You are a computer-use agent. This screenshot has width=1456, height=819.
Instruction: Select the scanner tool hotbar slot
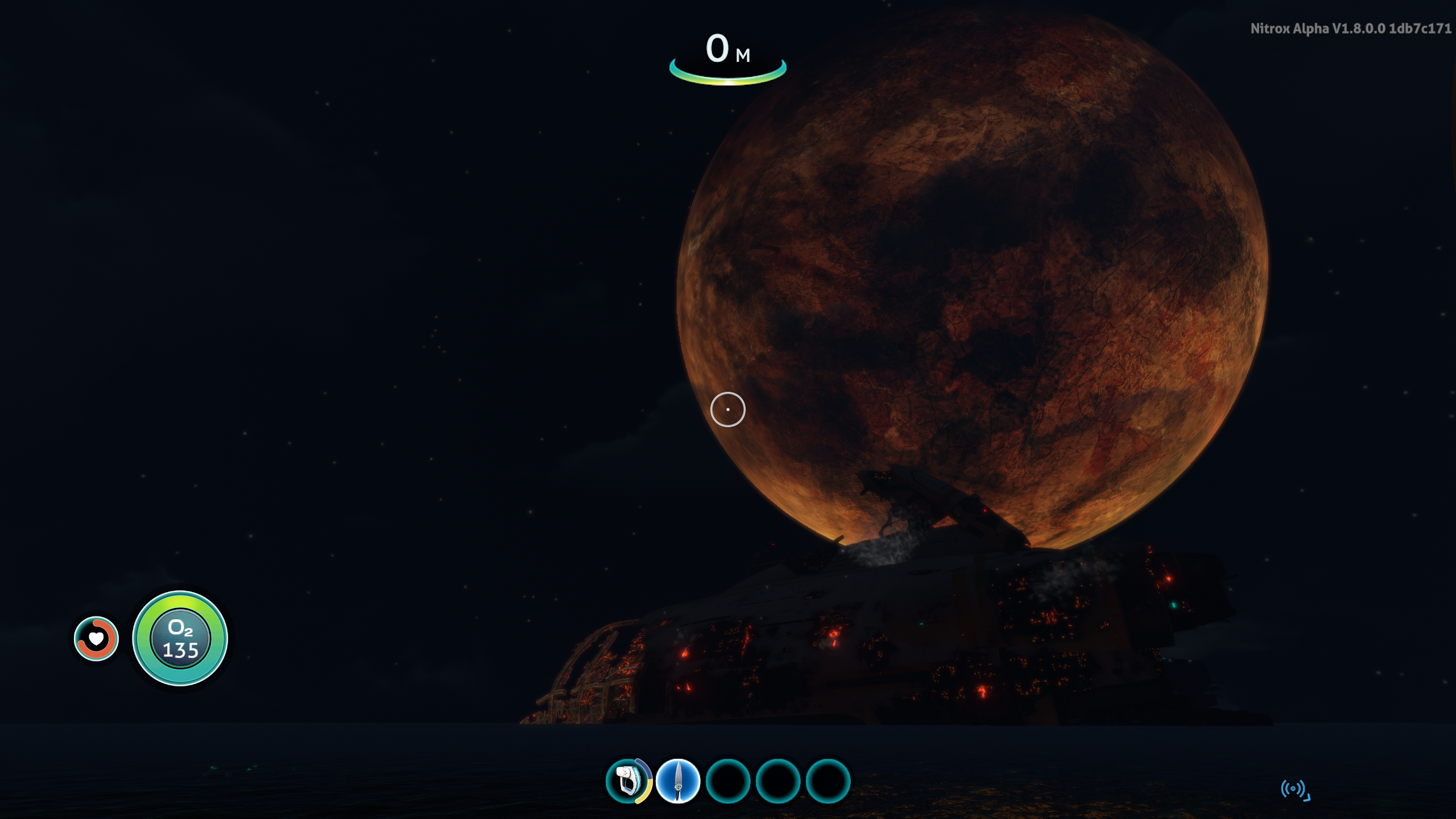point(628,781)
